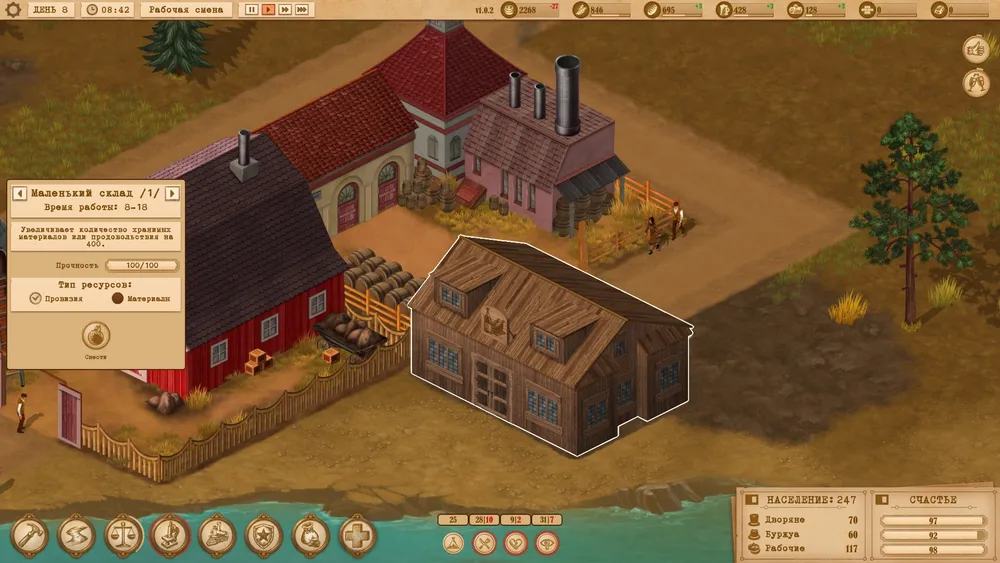This screenshot has width=1000, height=563.
Task: Open the hammer construction menu
Action: coord(30,536)
